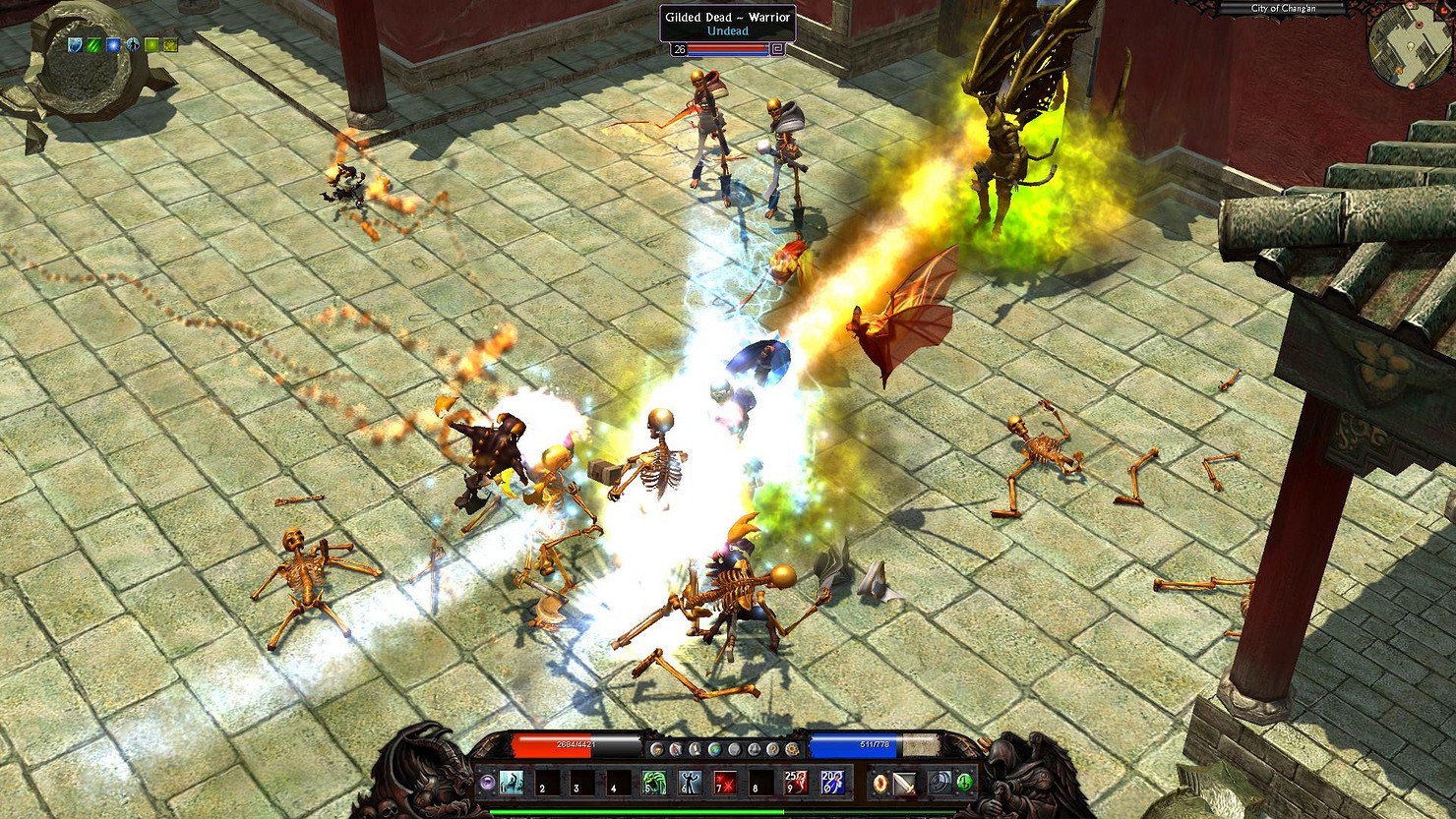Activate the blue figure skill in slot 6

pos(690,783)
